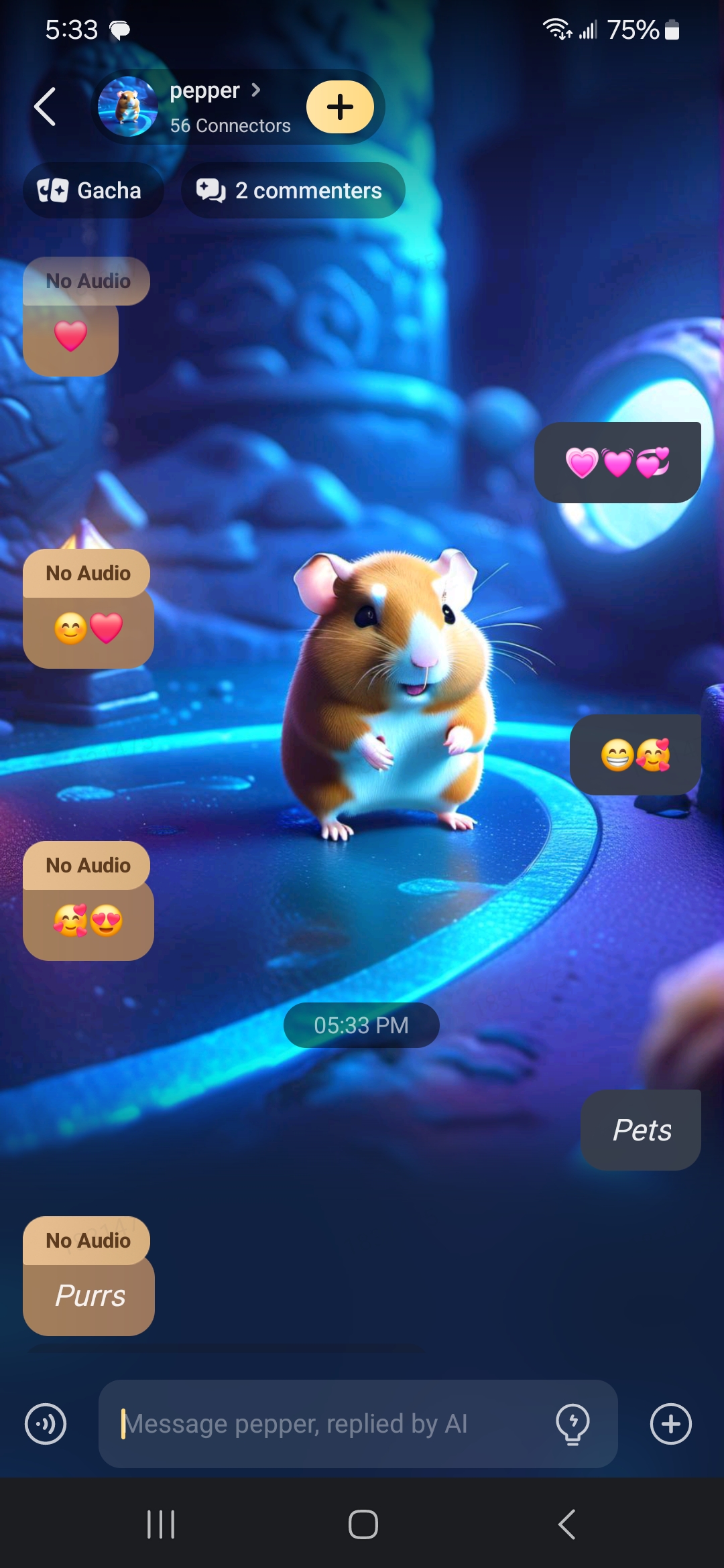The width and height of the screenshot is (724, 1568).
Task: View the 2 commenters list
Action: pos(292,190)
